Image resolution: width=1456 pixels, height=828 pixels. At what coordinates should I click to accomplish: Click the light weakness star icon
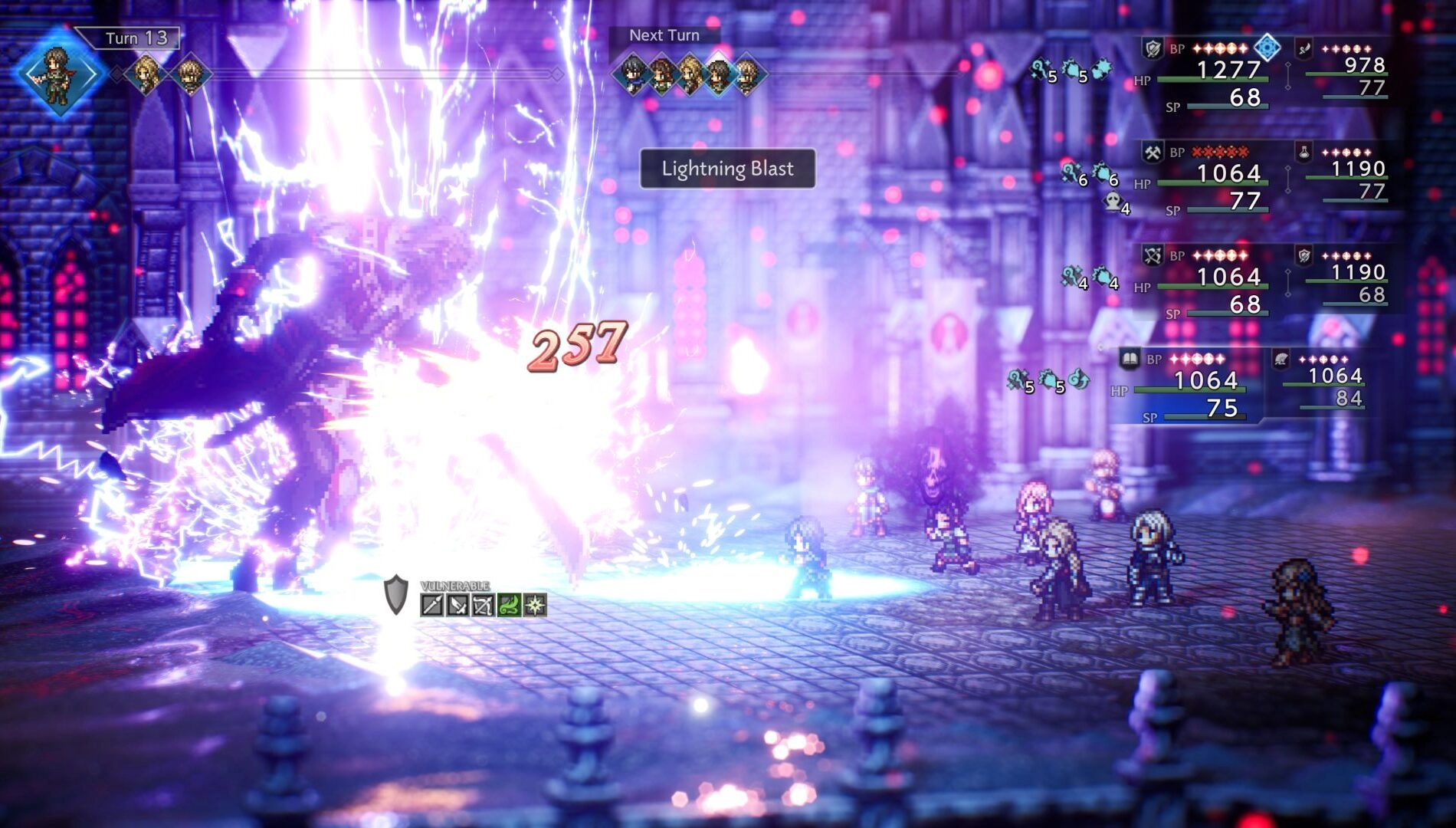(x=536, y=606)
